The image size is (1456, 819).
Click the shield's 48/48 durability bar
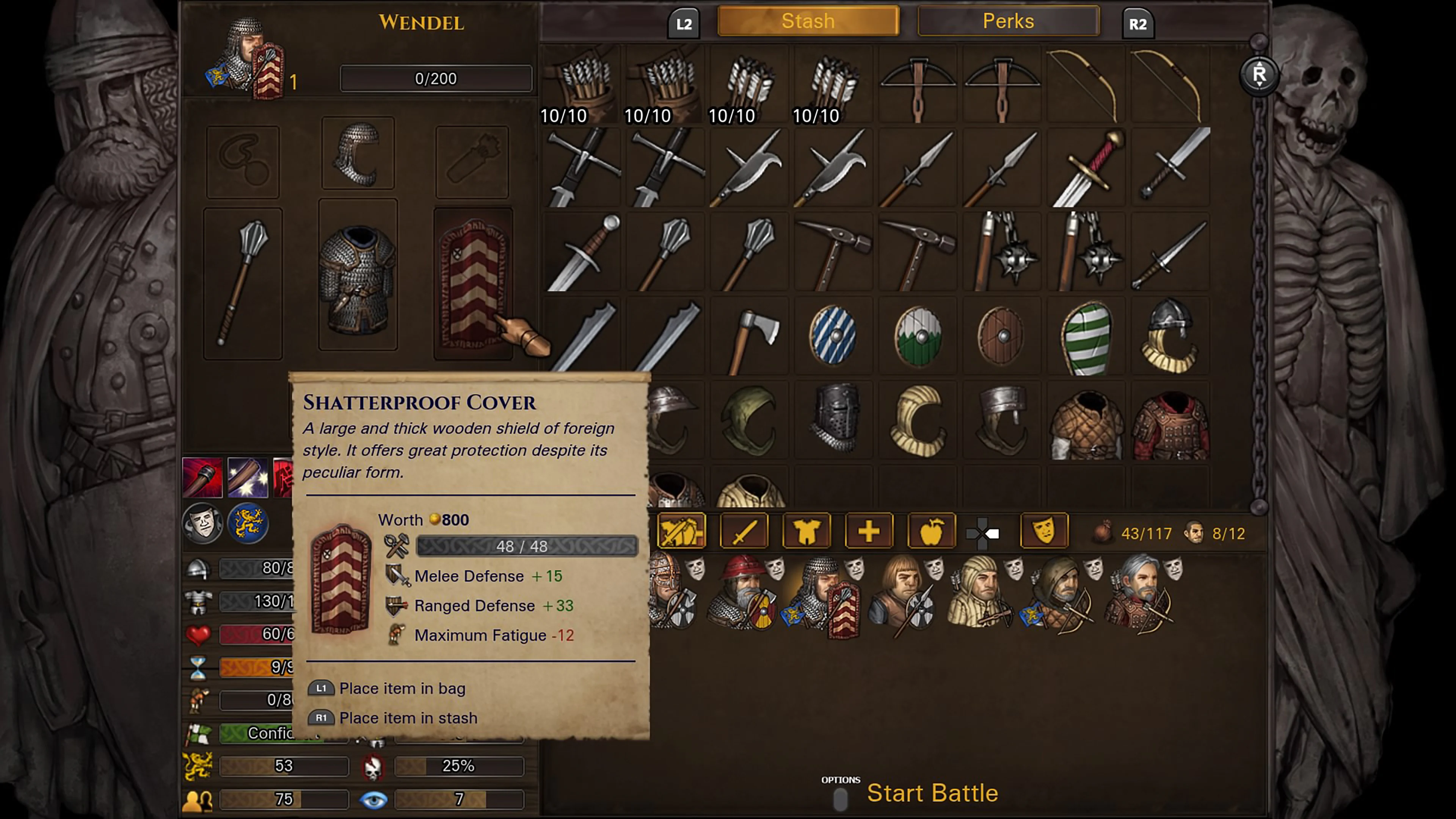pyautogui.click(x=526, y=546)
